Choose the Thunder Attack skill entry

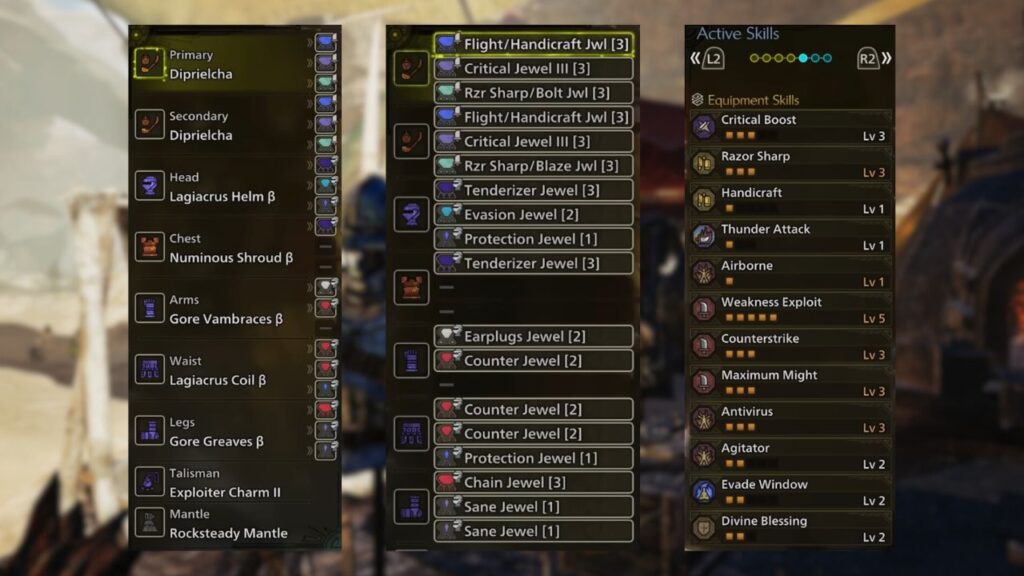[x=789, y=236]
